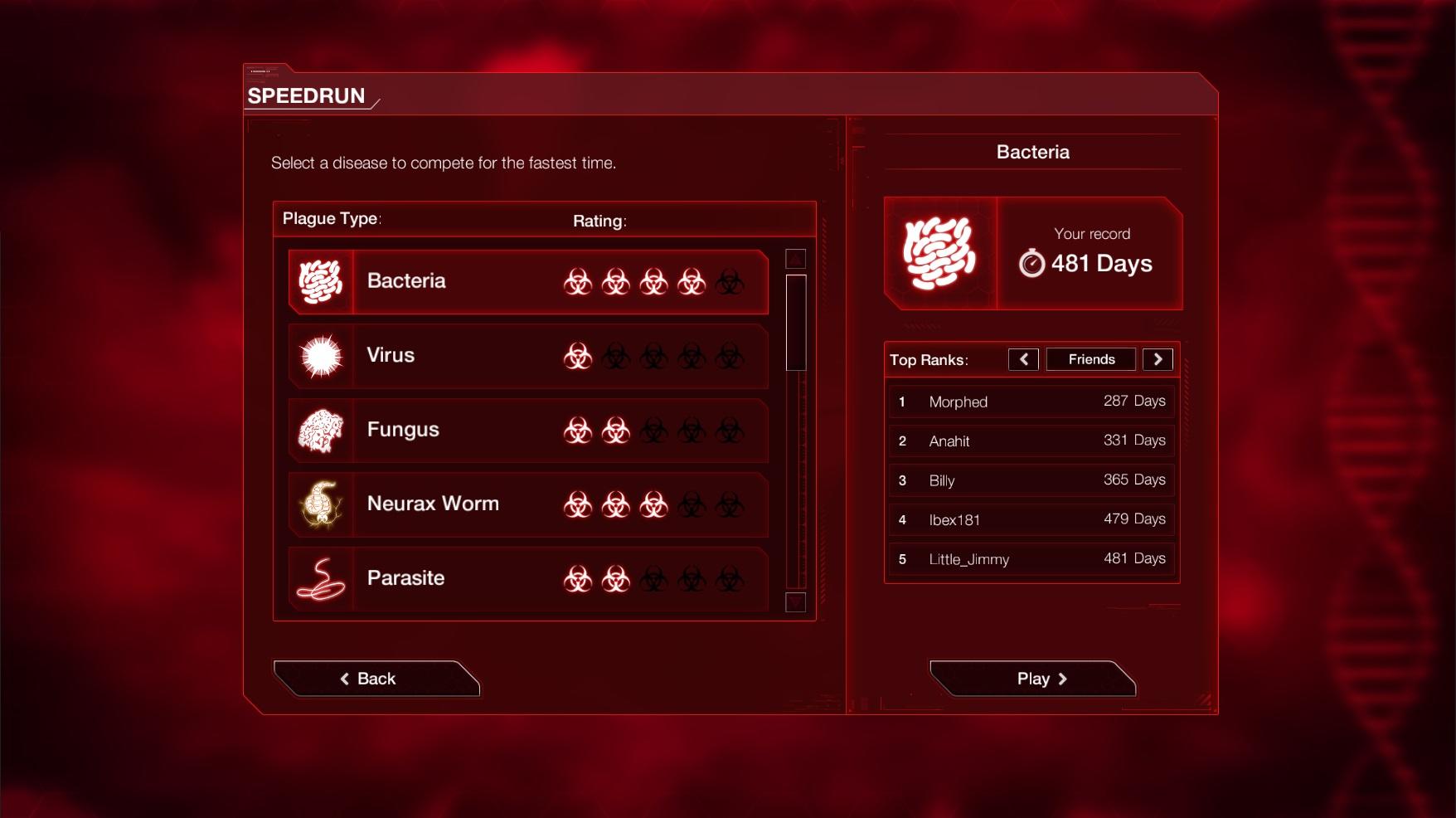Select the Fungus plague icon
This screenshot has height=818, width=1456.
(x=322, y=430)
